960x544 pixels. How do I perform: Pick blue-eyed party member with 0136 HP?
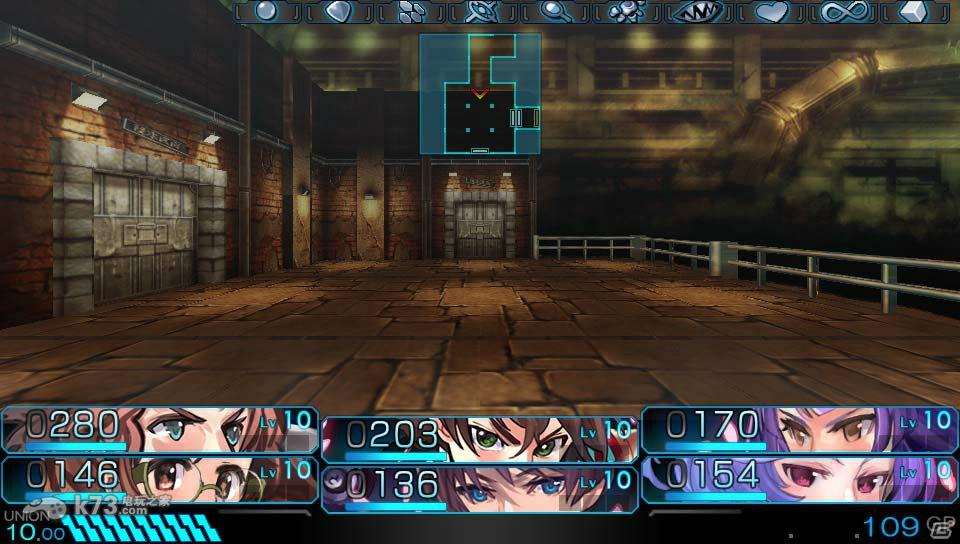[480, 487]
